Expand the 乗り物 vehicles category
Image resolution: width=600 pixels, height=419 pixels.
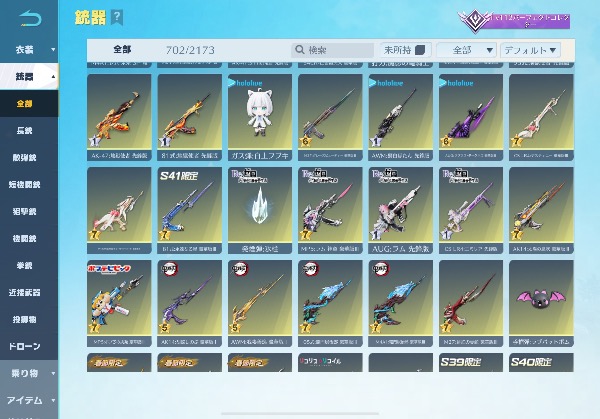click(x=29, y=374)
